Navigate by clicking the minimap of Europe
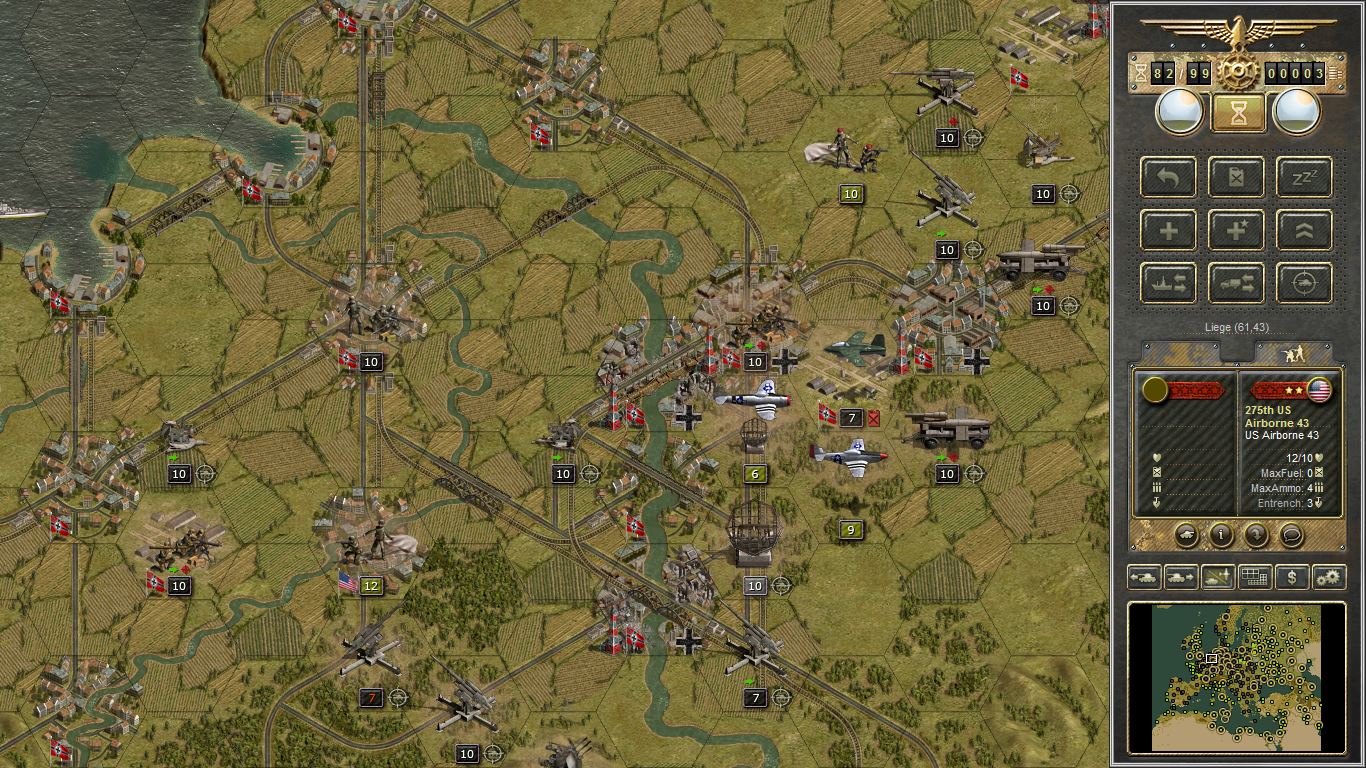 pos(1237,680)
